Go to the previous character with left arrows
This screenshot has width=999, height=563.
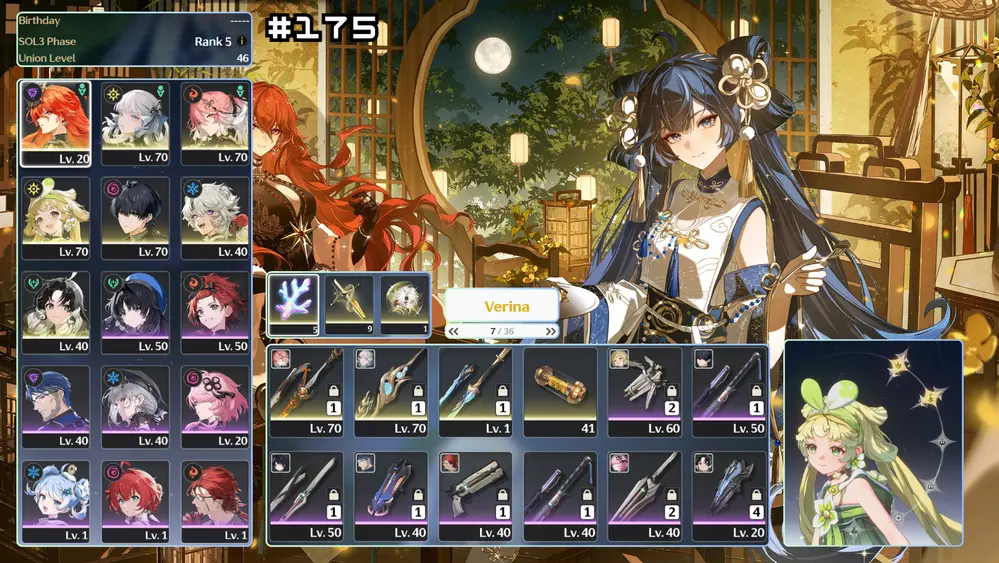[x=454, y=331]
